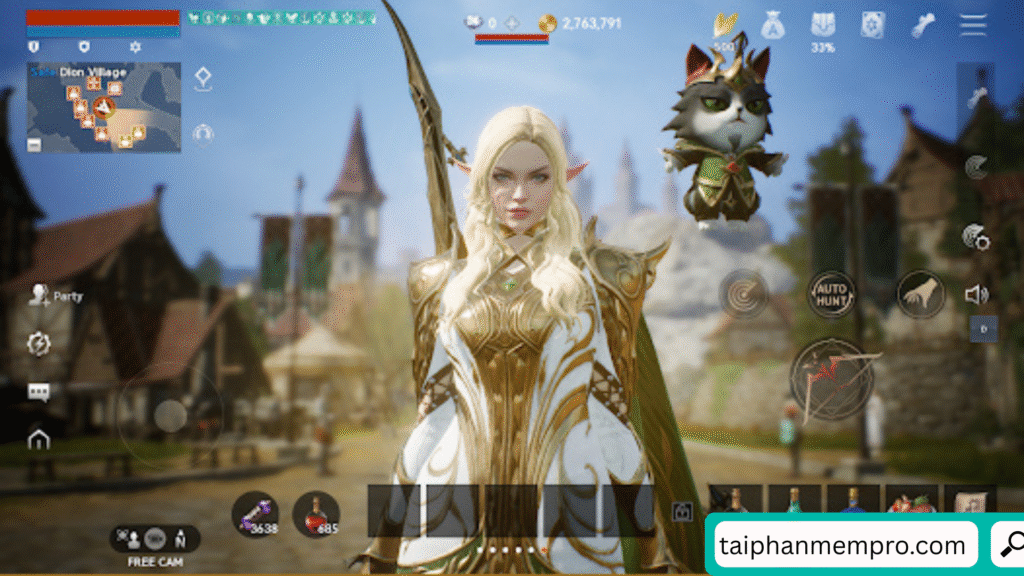The width and height of the screenshot is (1024, 576).
Task: Tap the home icon on left side
Action: coord(39,439)
